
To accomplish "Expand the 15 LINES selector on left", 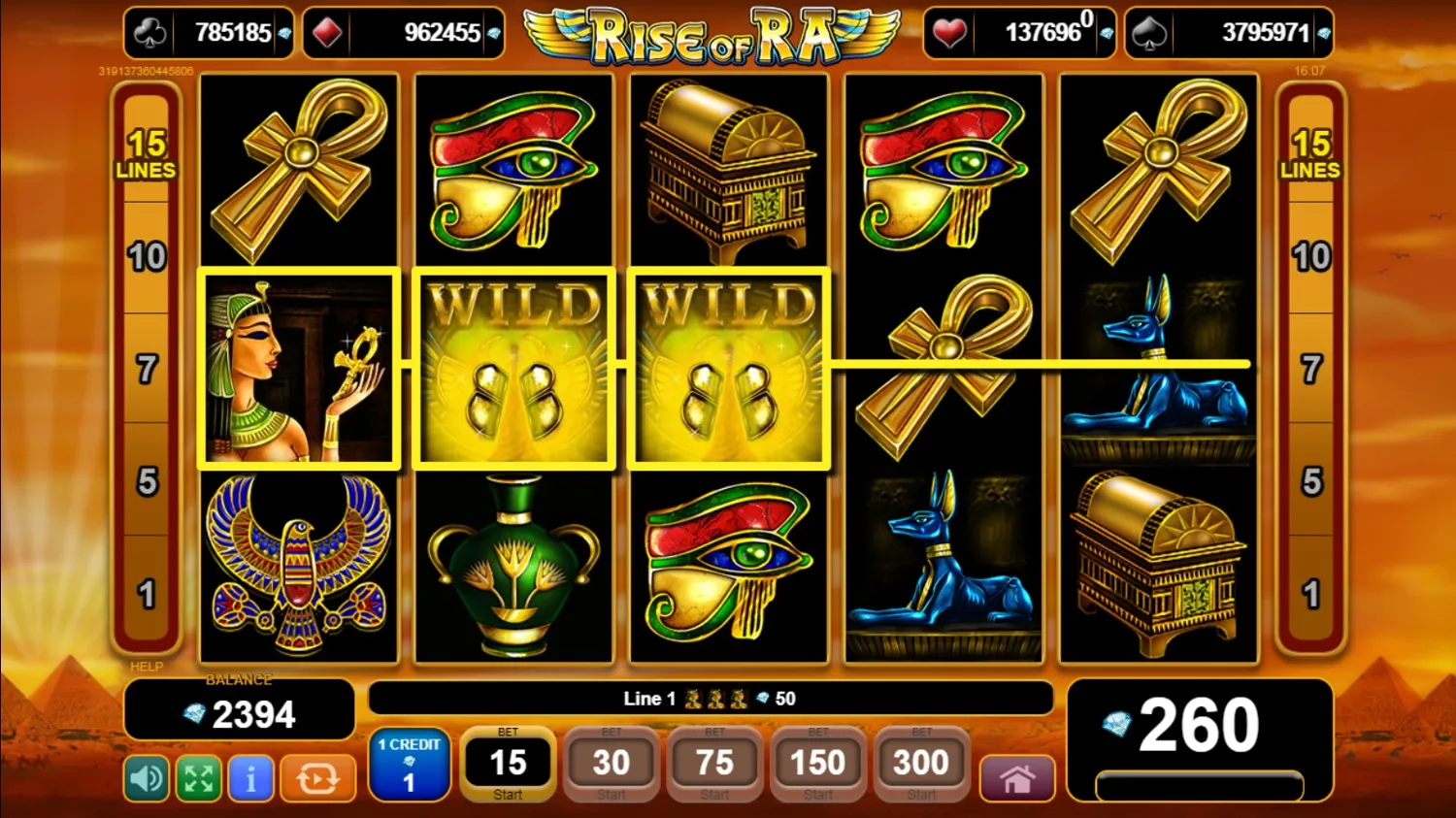I will pyautogui.click(x=148, y=155).
